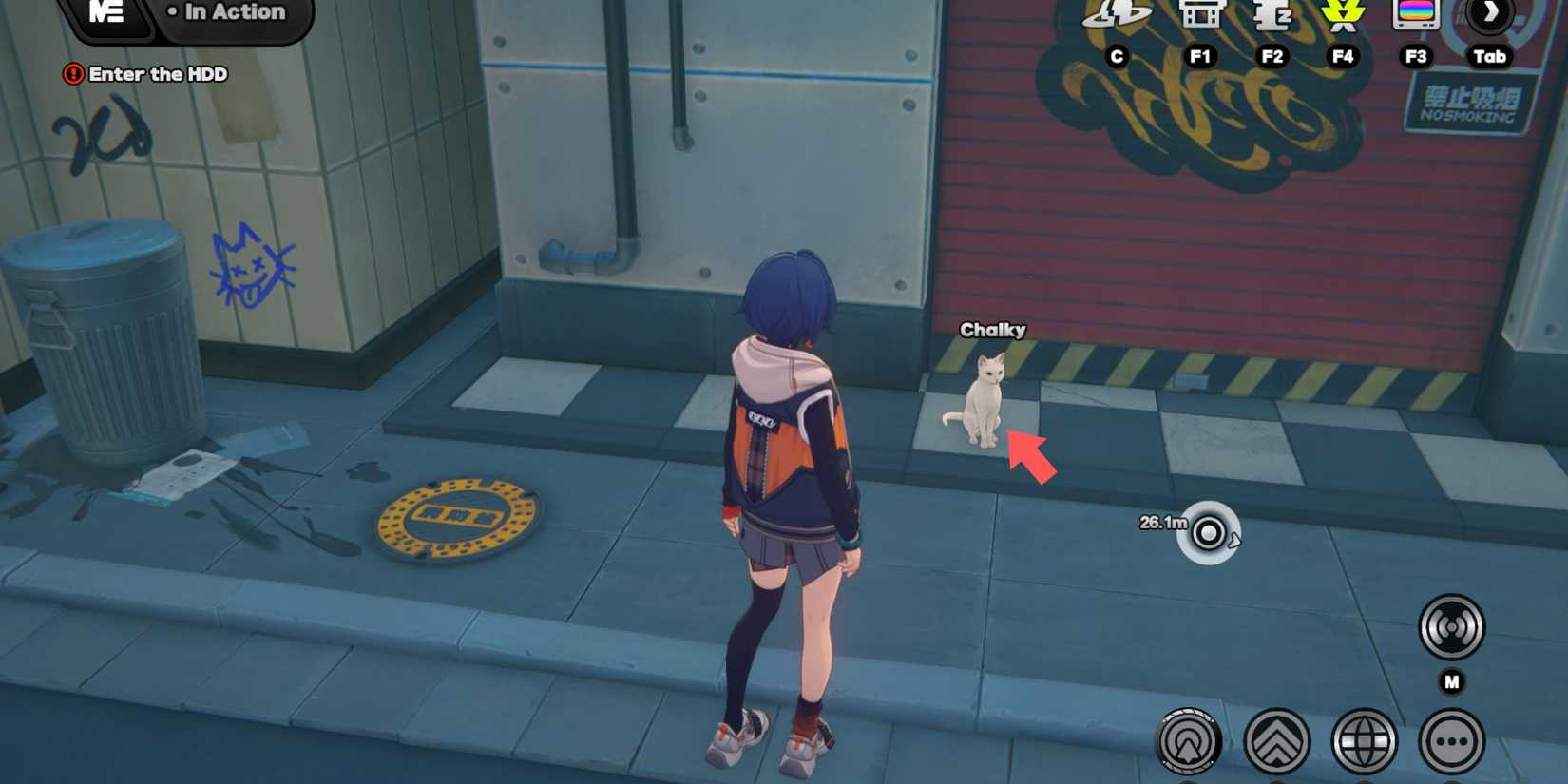This screenshot has height=784, width=1568.
Task: Open the Z-puzzle feature bound to F2
Action: 1273,17
